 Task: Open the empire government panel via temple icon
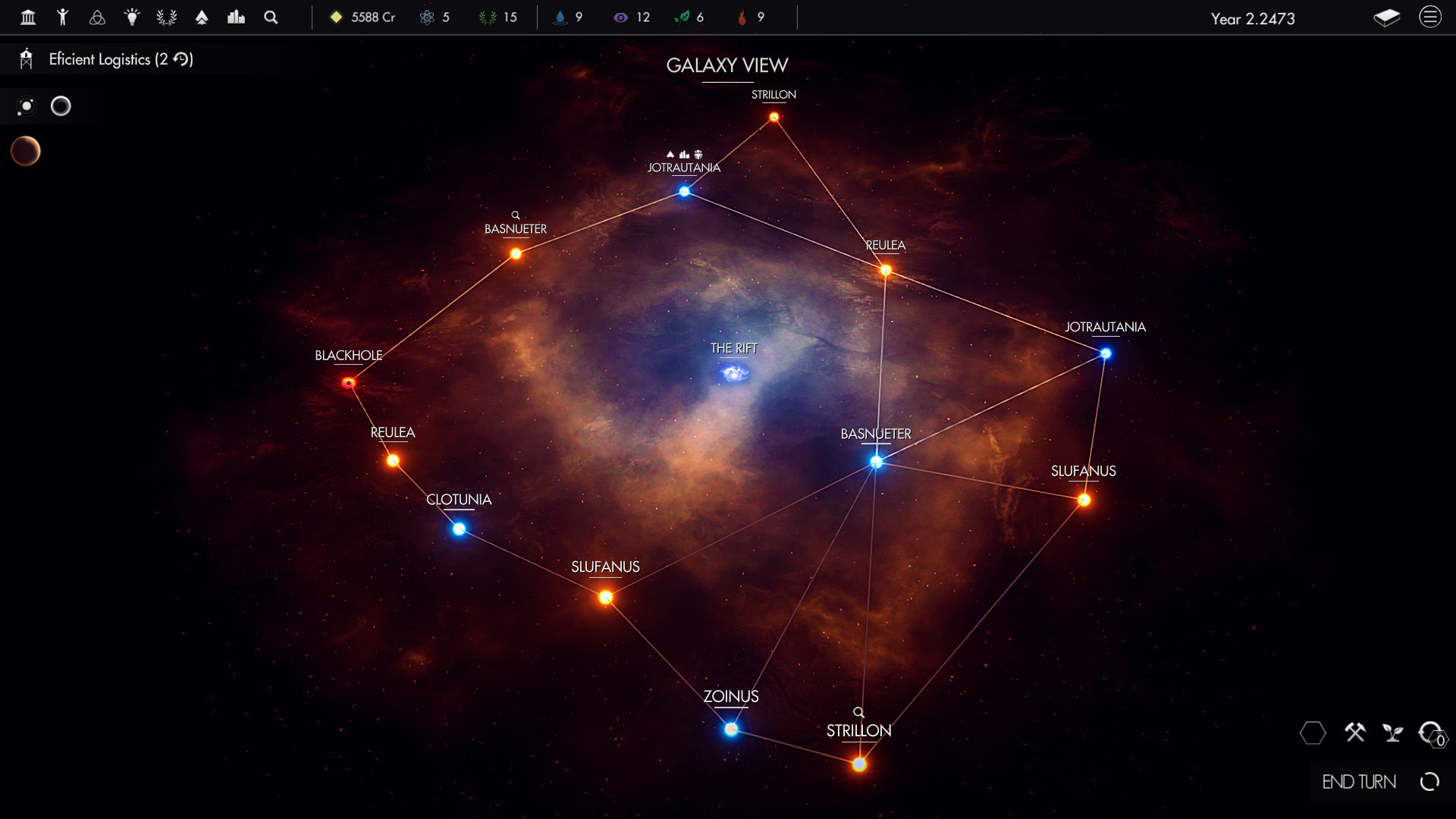(x=28, y=17)
